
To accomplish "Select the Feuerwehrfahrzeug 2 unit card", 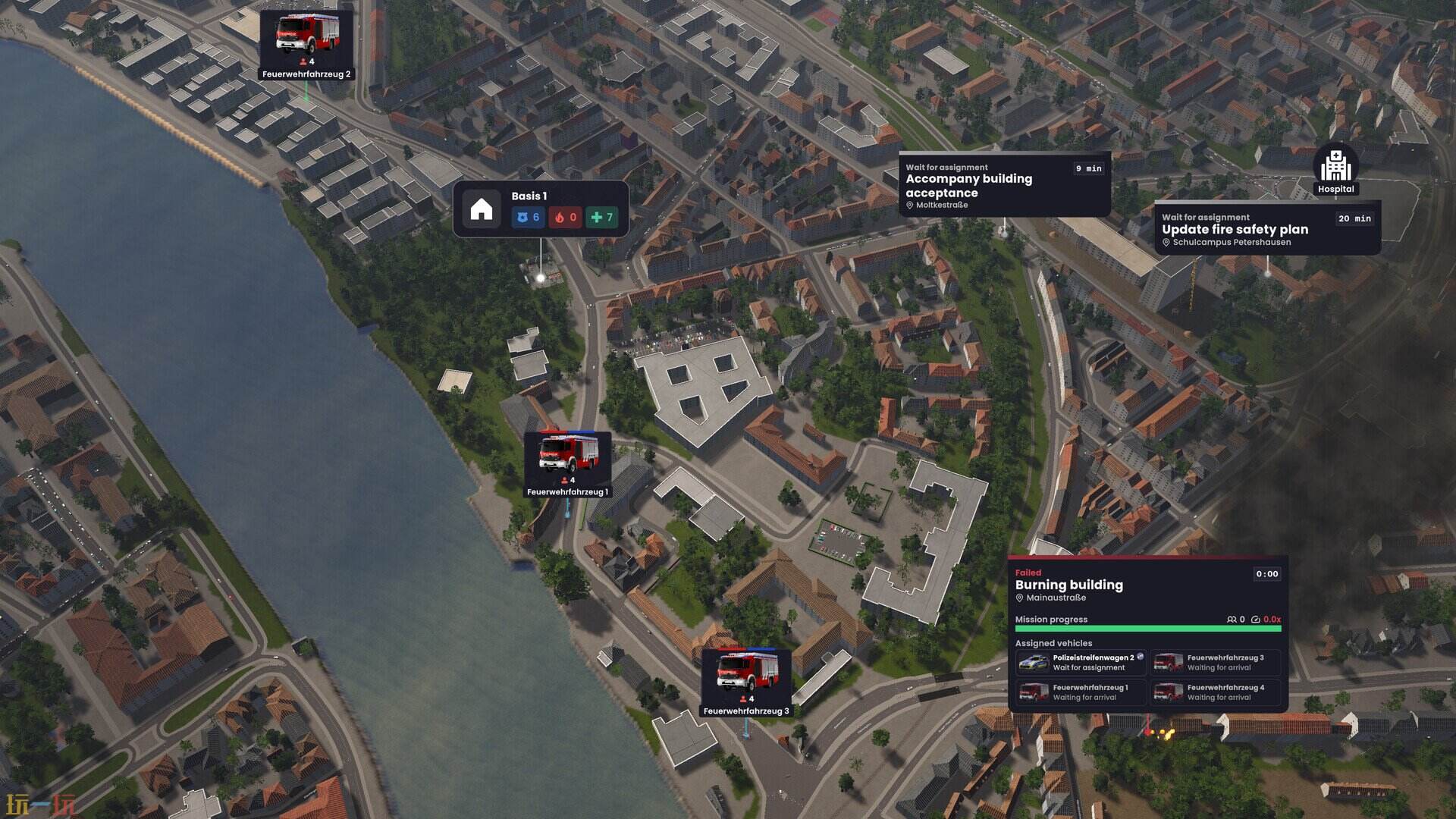I will coord(306,45).
